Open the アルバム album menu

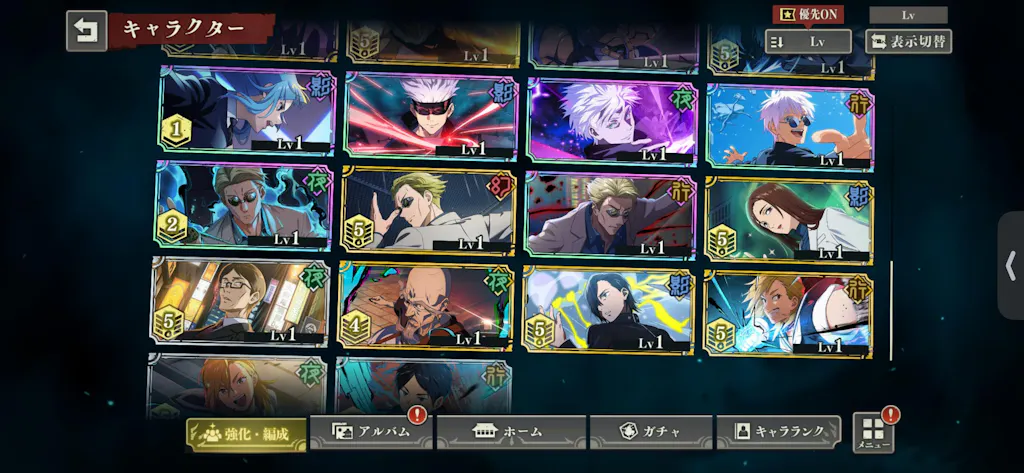(x=371, y=432)
